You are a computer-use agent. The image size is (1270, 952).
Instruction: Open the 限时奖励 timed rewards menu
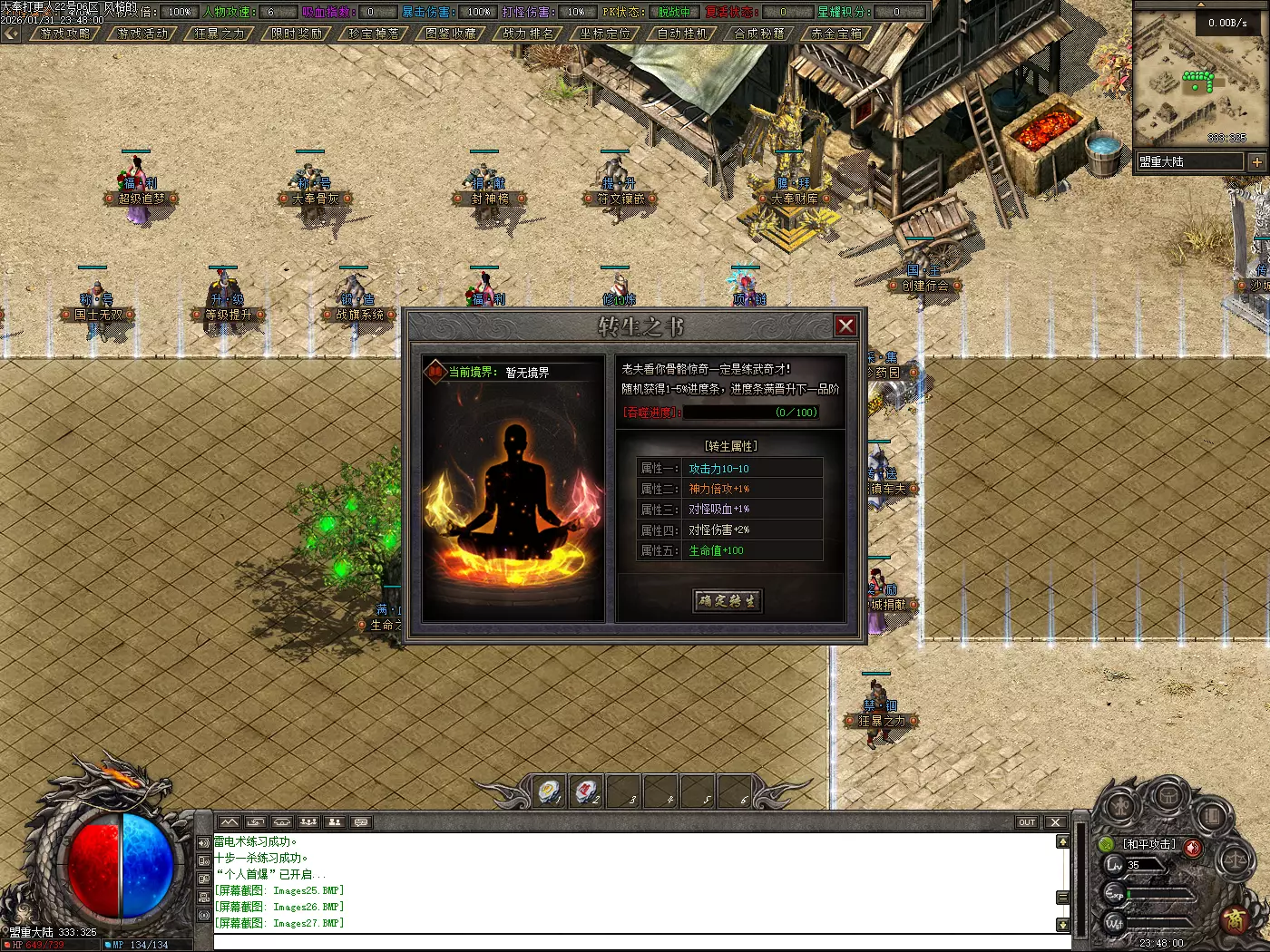[297, 34]
